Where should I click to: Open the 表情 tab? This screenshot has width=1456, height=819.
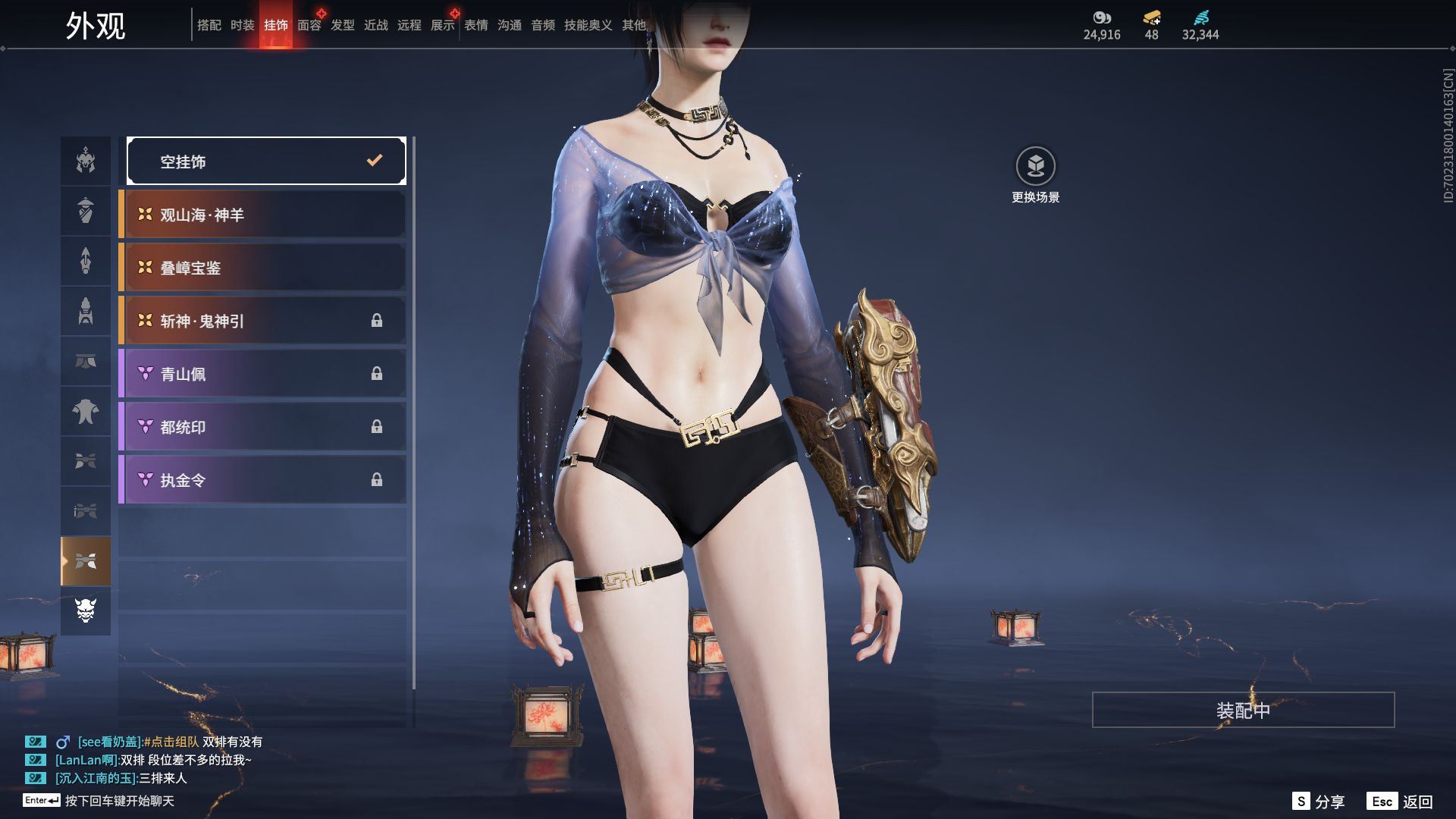click(x=475, y=25)
